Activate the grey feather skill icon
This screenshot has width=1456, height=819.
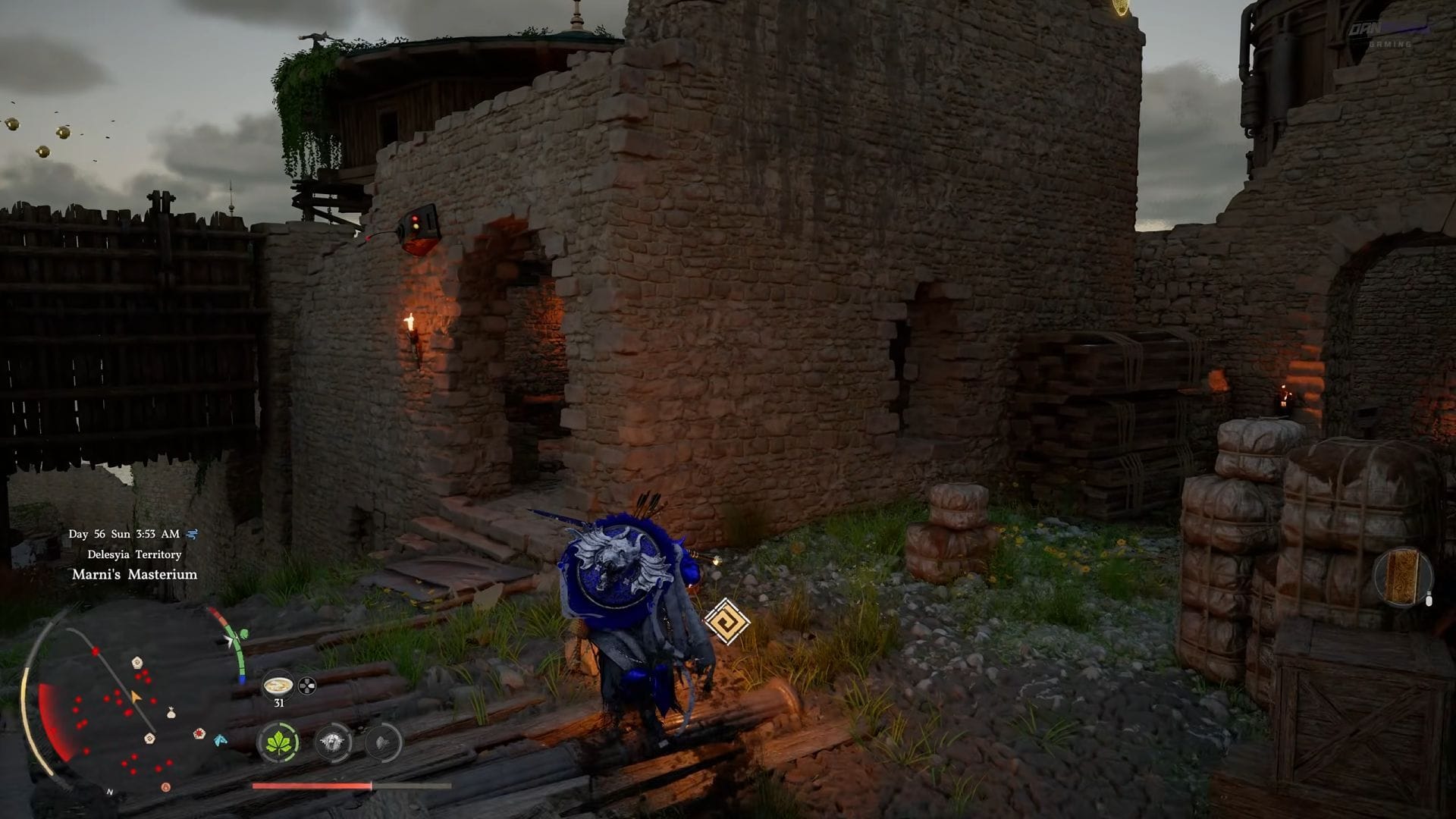coord(383,742)
